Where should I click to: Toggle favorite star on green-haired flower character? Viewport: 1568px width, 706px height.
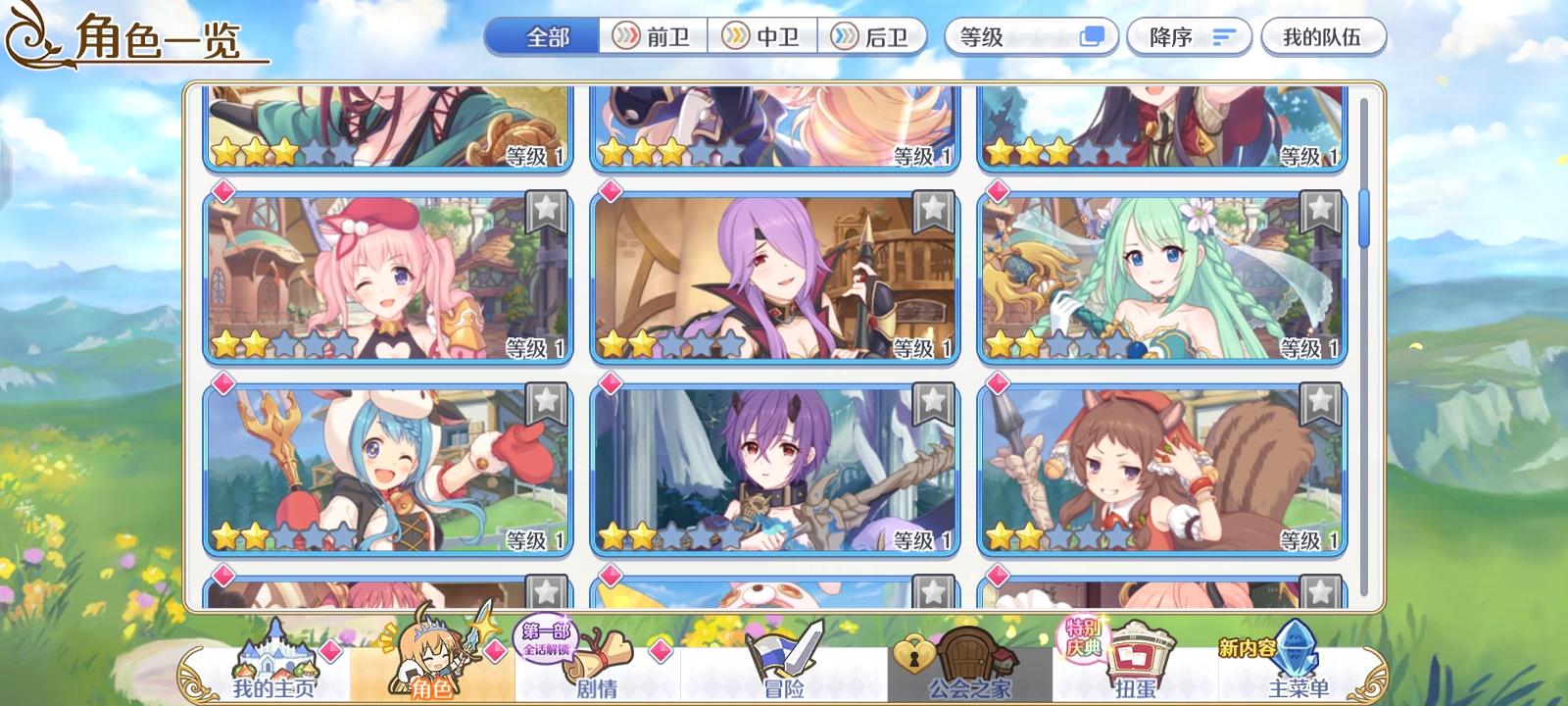tap(1318, 209)
